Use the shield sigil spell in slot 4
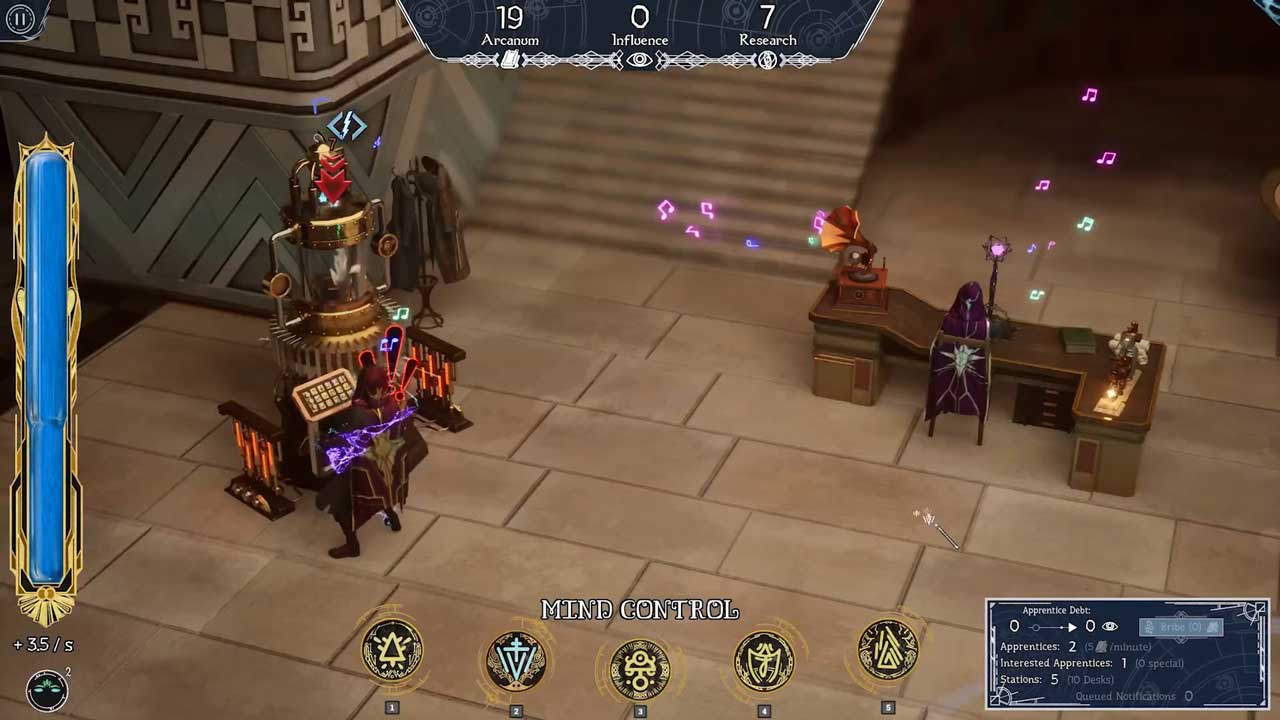This screenshot has height=720, width=1280. pos(764,661)
